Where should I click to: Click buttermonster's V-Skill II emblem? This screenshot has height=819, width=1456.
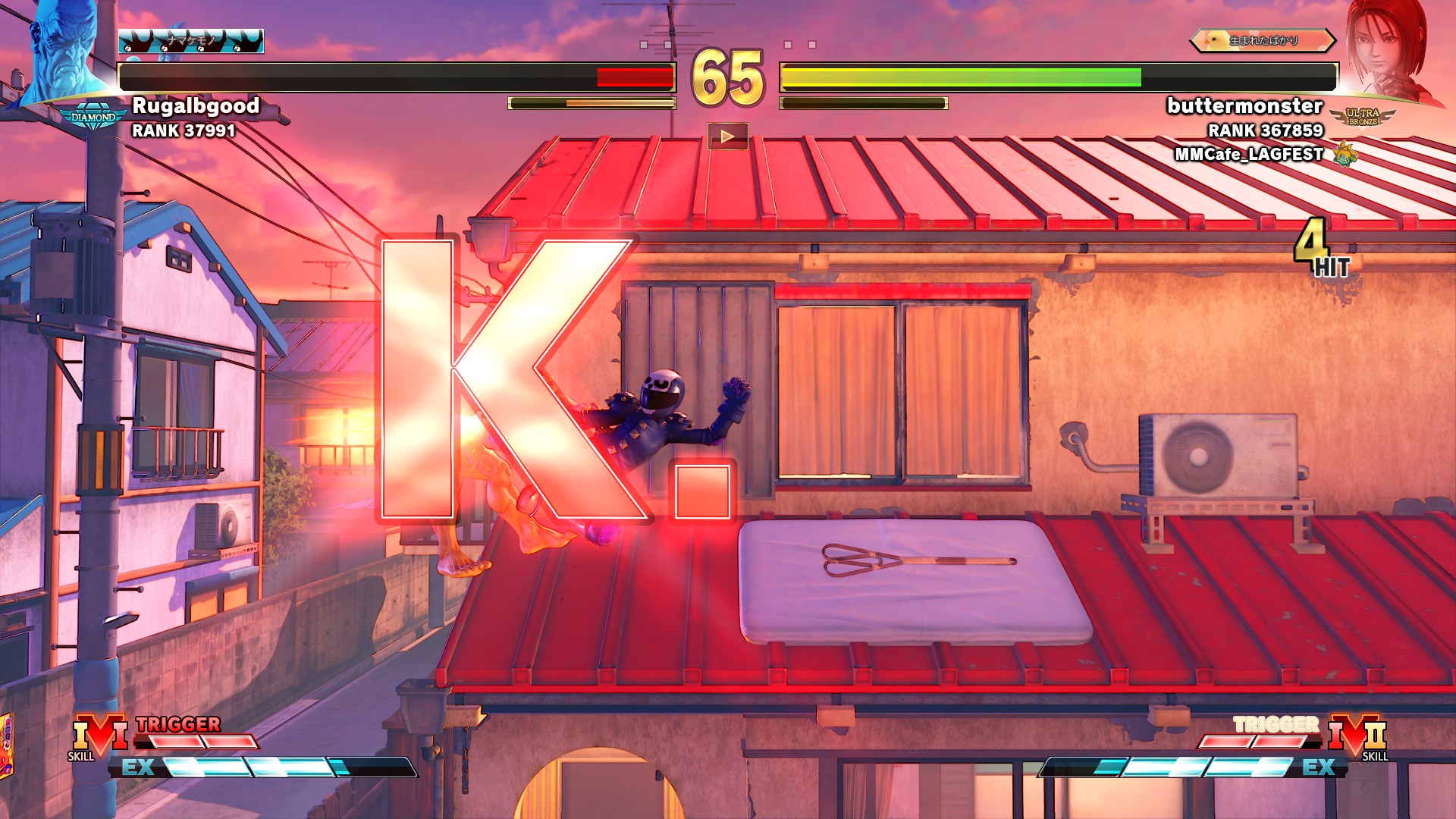point(1358,736)
